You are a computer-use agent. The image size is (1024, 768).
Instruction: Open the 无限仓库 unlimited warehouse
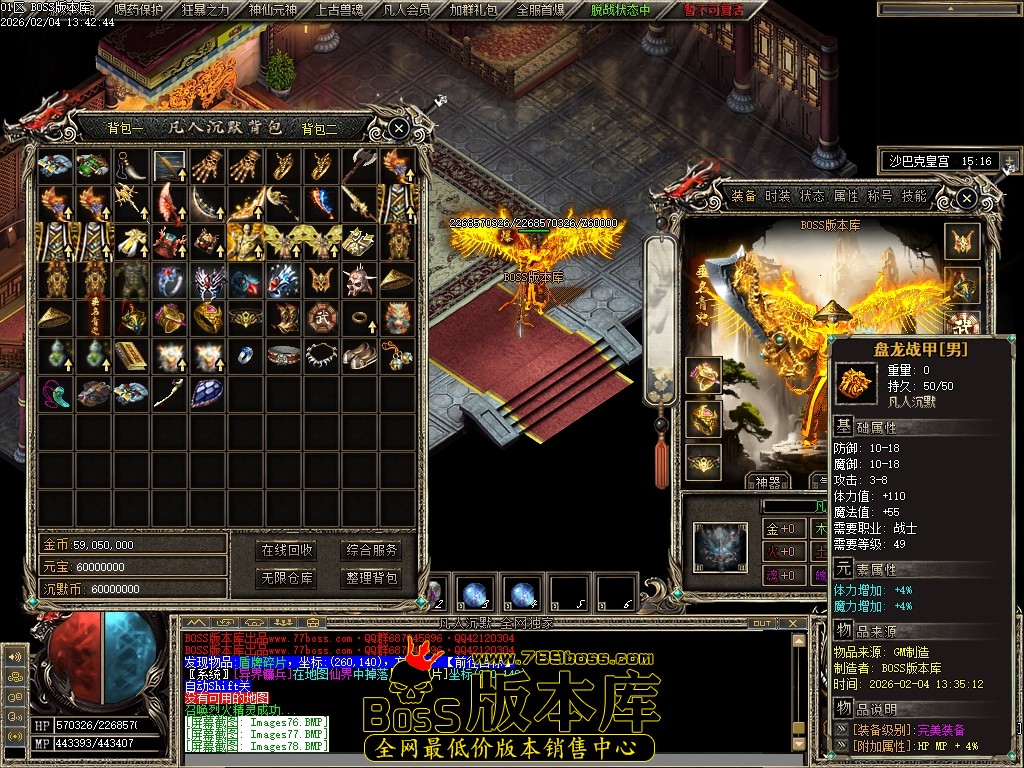click(287, 577)
